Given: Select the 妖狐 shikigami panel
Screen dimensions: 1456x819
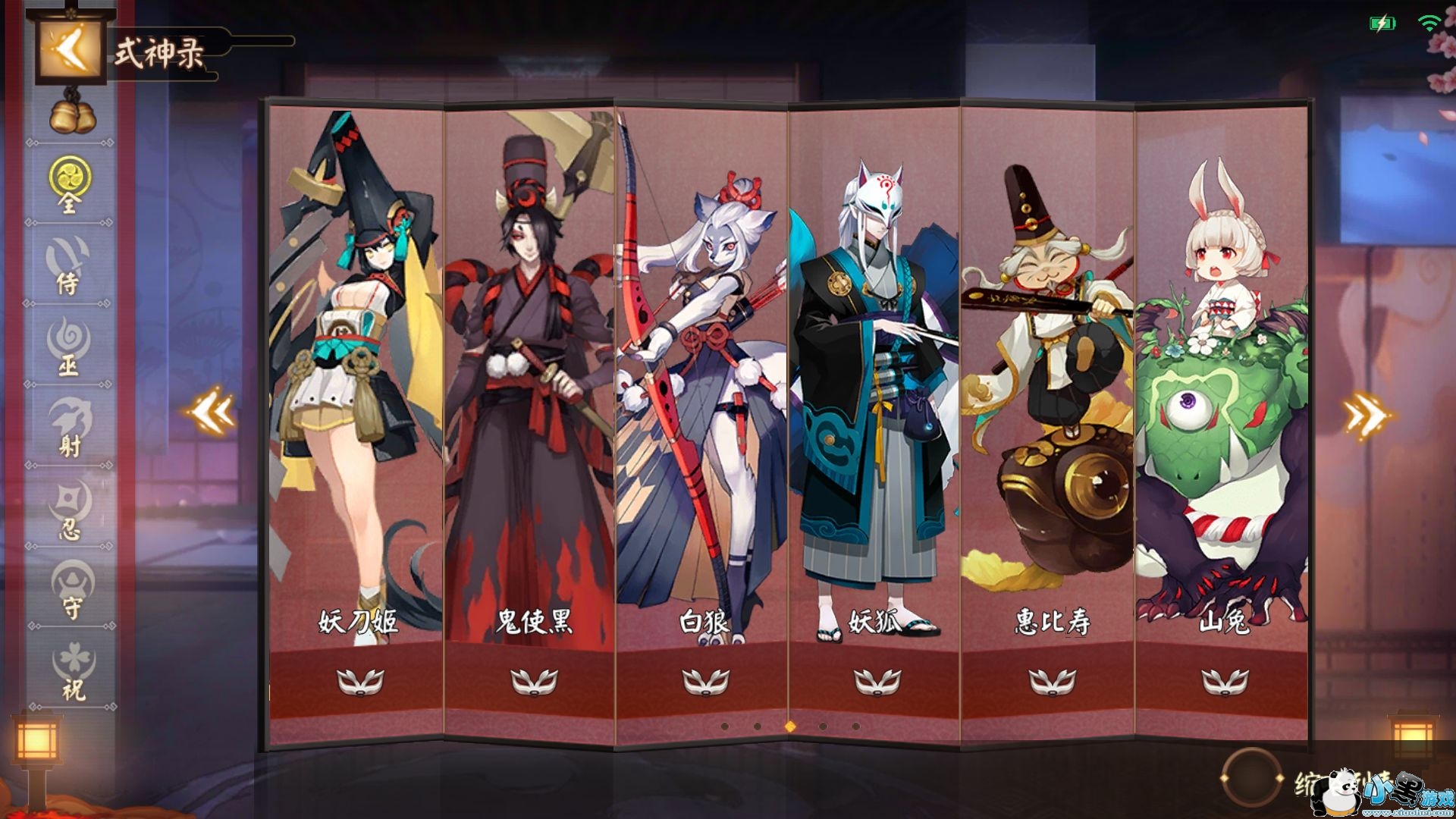Looking at the screenshot, I should (x=874, y=379).
